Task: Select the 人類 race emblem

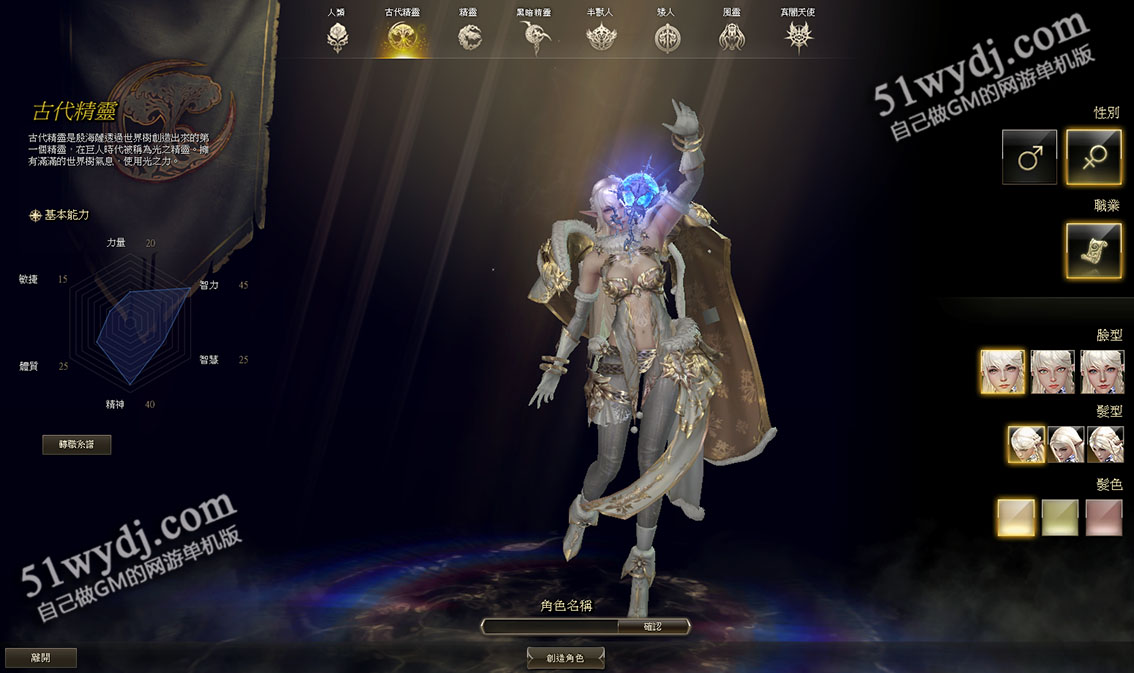Action: (337, 37)
